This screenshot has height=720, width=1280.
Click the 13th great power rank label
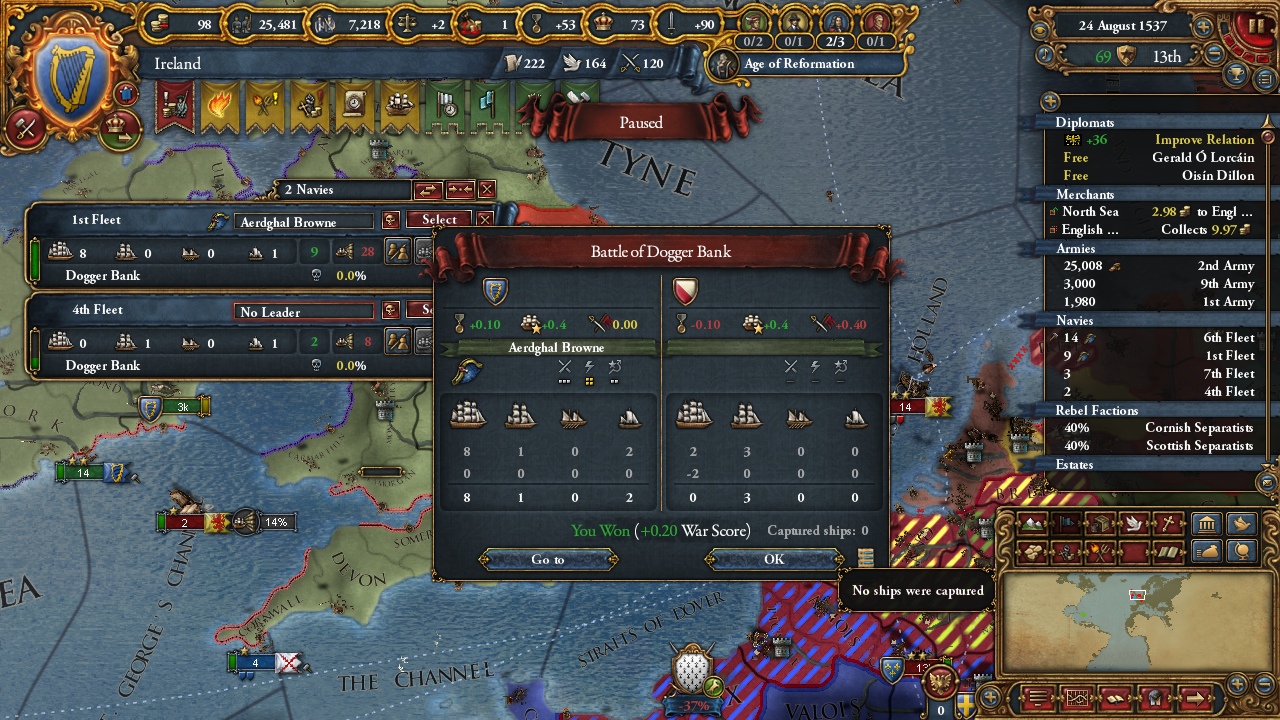1168,57
